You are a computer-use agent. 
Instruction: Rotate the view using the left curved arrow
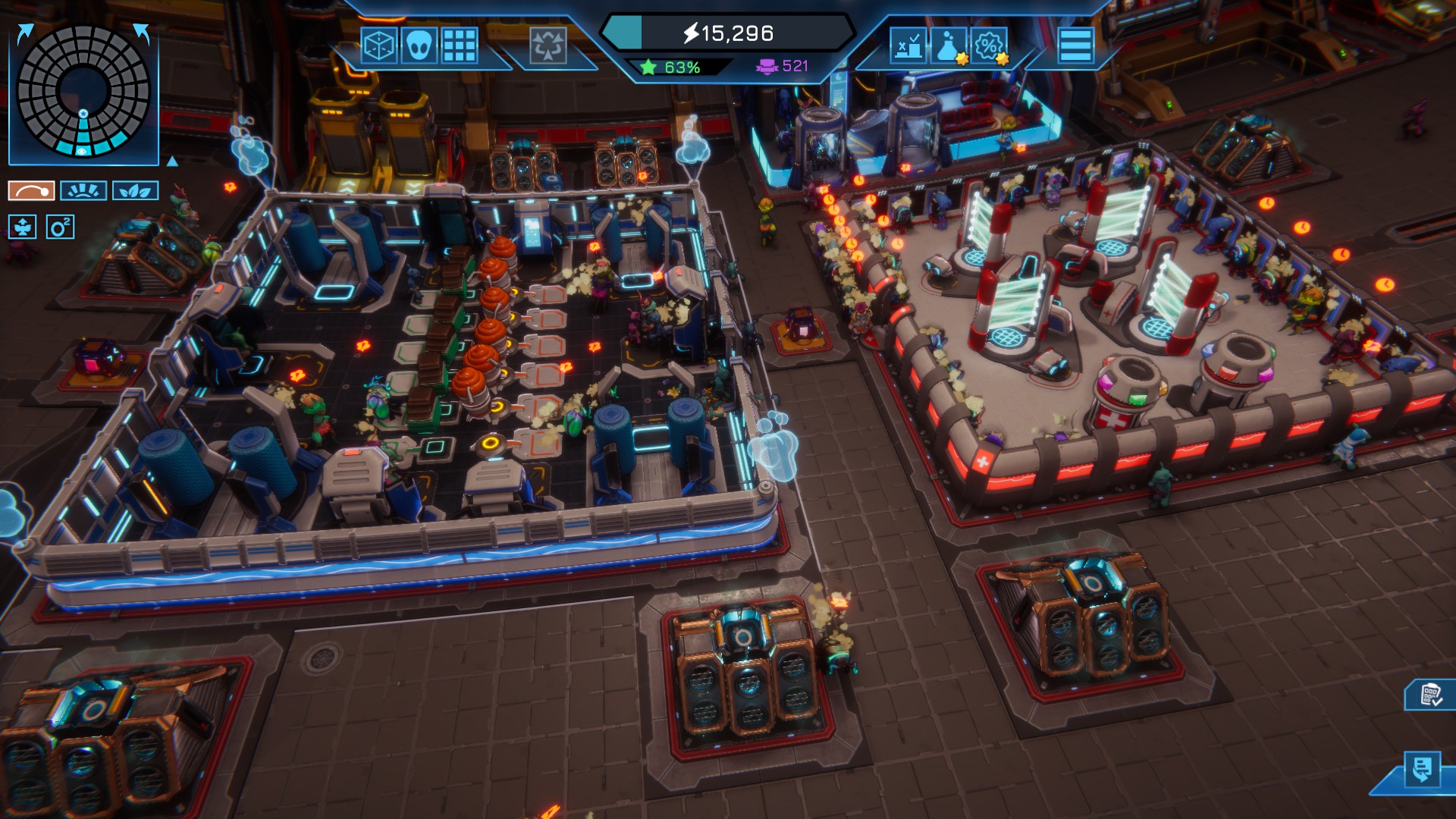(x=24, y=33)
